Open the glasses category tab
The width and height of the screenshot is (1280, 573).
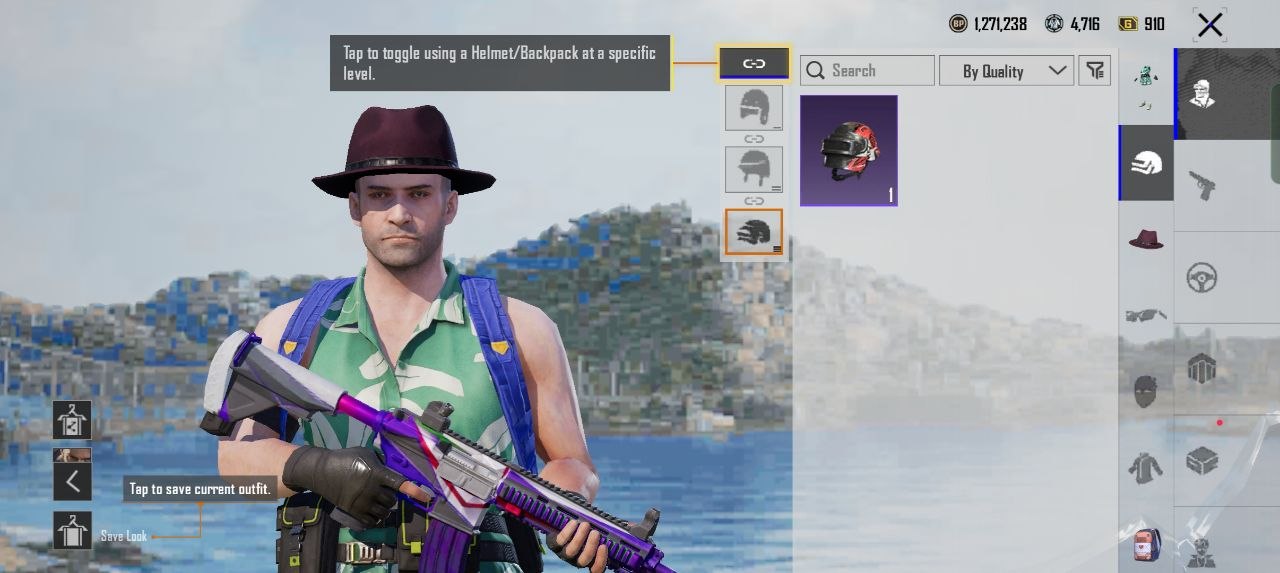coord(1146,315)
